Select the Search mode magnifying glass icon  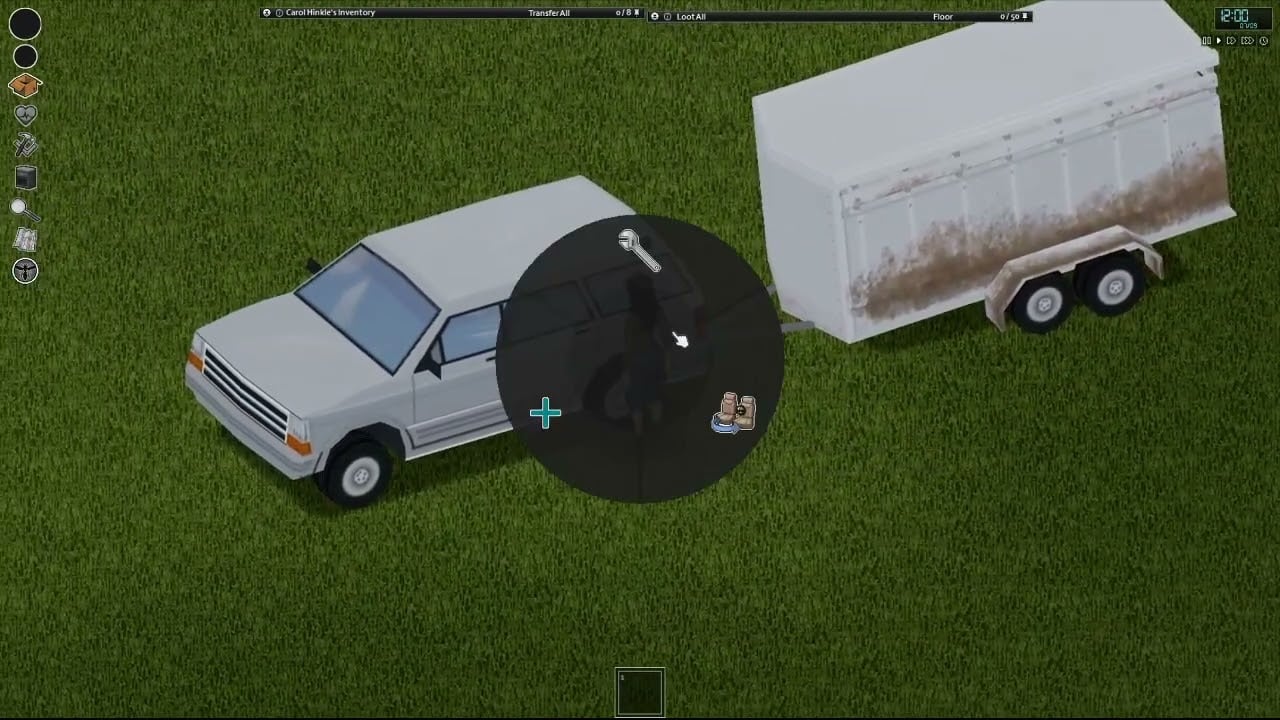tap(24, 209)
